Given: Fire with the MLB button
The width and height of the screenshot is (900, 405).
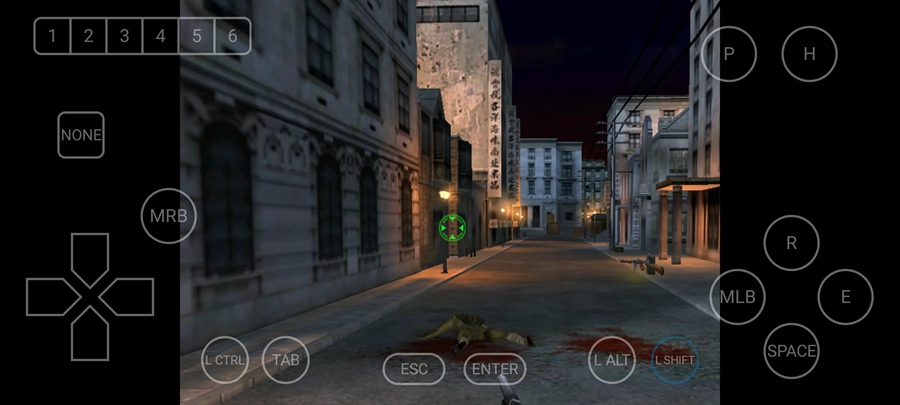Looking at the screenshot, I should (738, 297).
